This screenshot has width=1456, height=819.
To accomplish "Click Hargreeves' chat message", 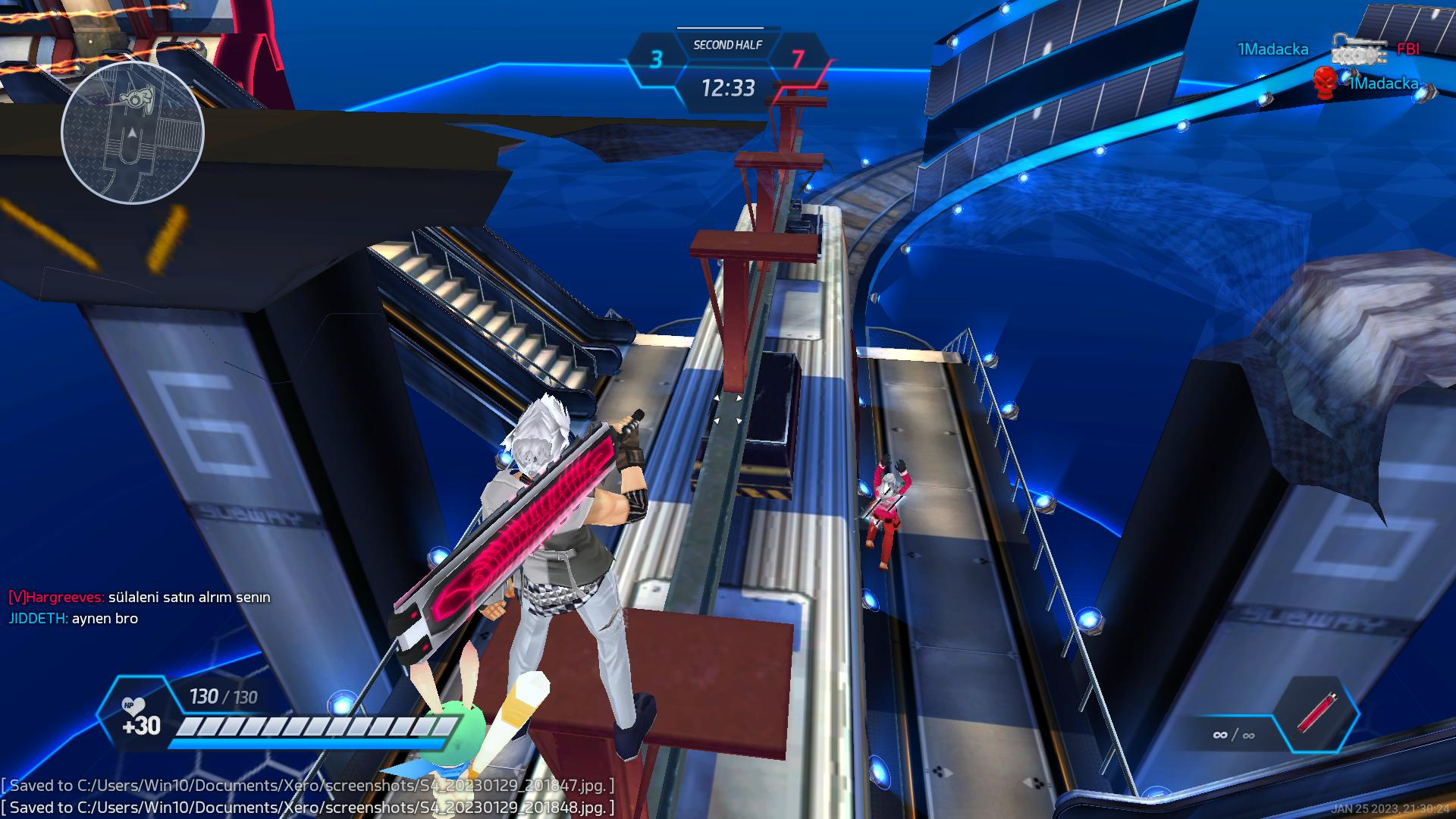I will pos(140,597).
